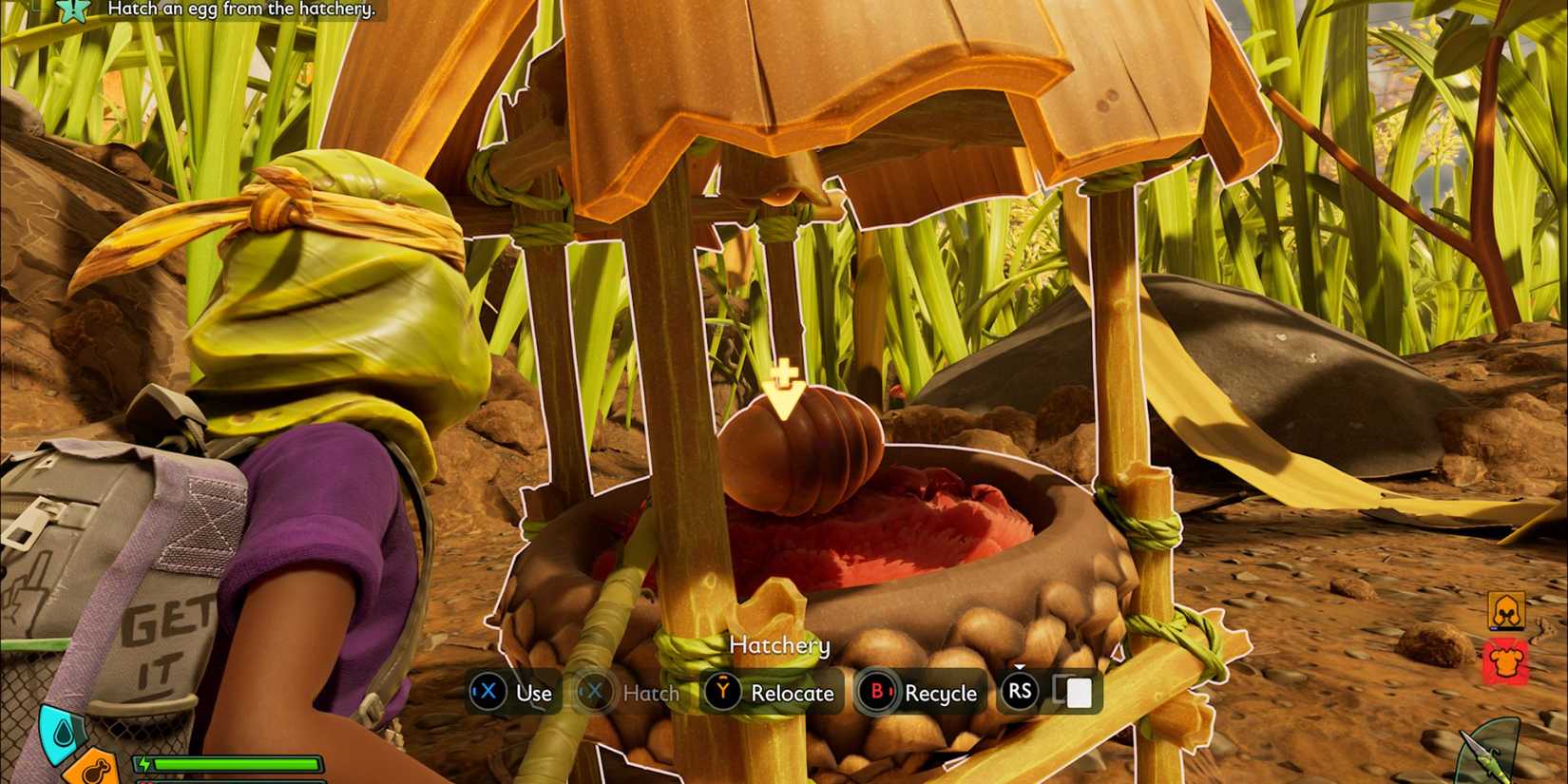Click the B button Recycle prompt icon
The width and height of the screenshot is (1568, 784).
[876, 693]
